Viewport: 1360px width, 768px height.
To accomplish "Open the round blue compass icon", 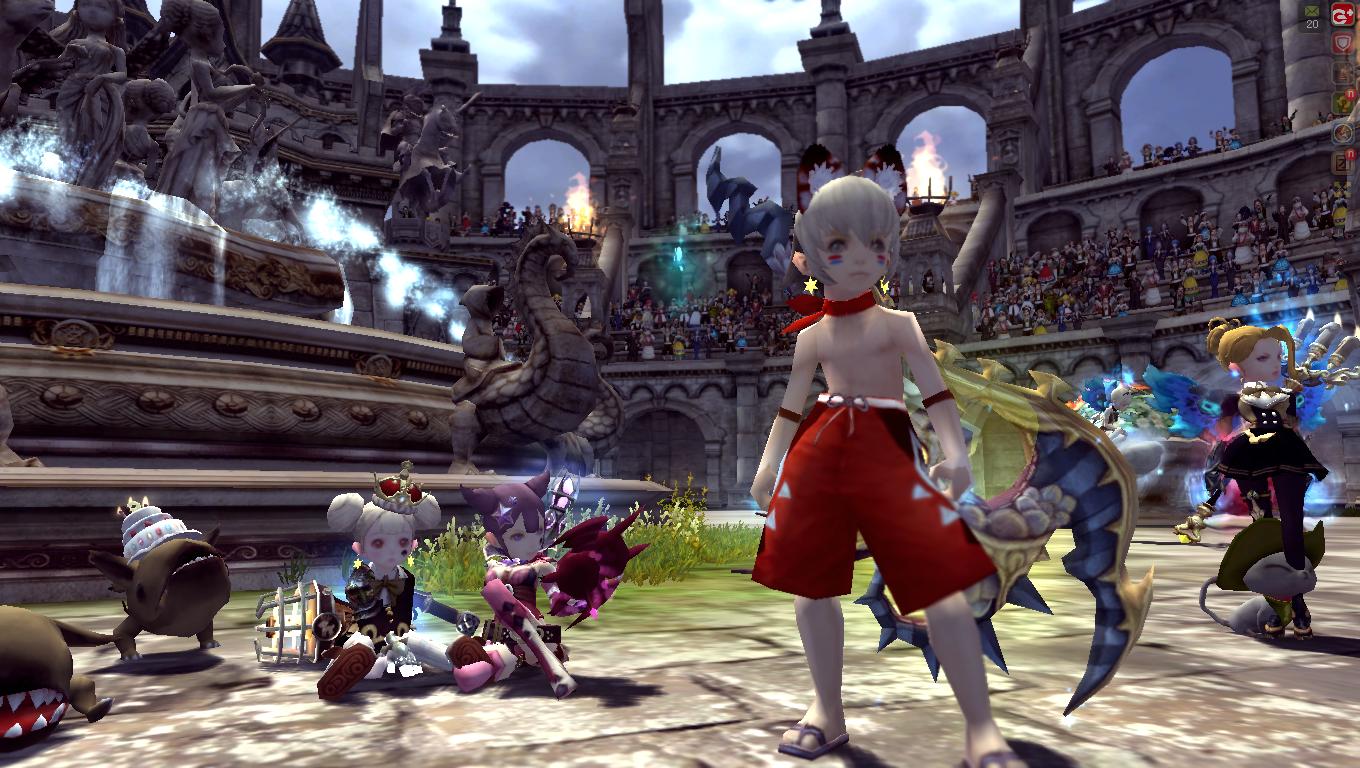I will (1342, 132).
